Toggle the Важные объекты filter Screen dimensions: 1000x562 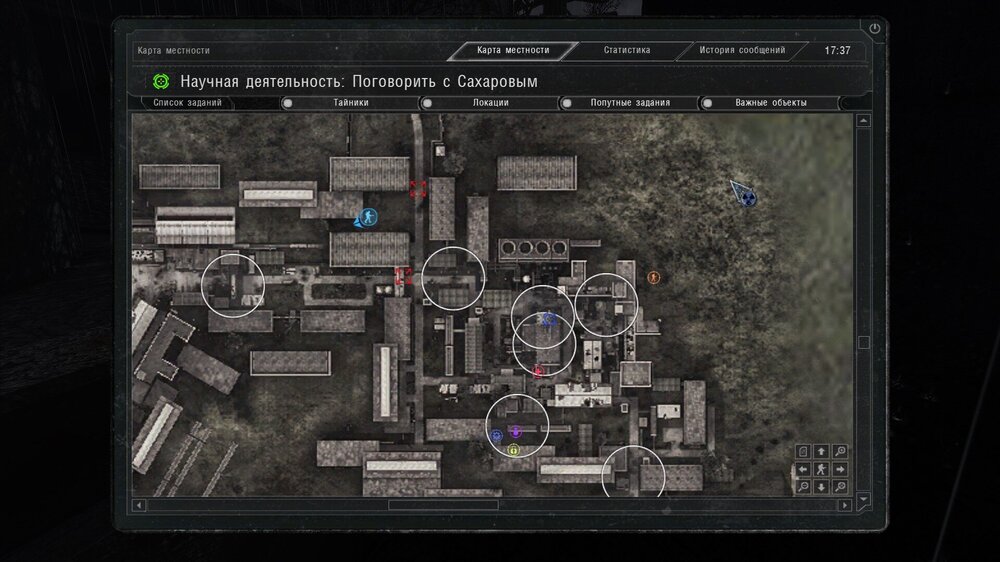click(707, 102)
